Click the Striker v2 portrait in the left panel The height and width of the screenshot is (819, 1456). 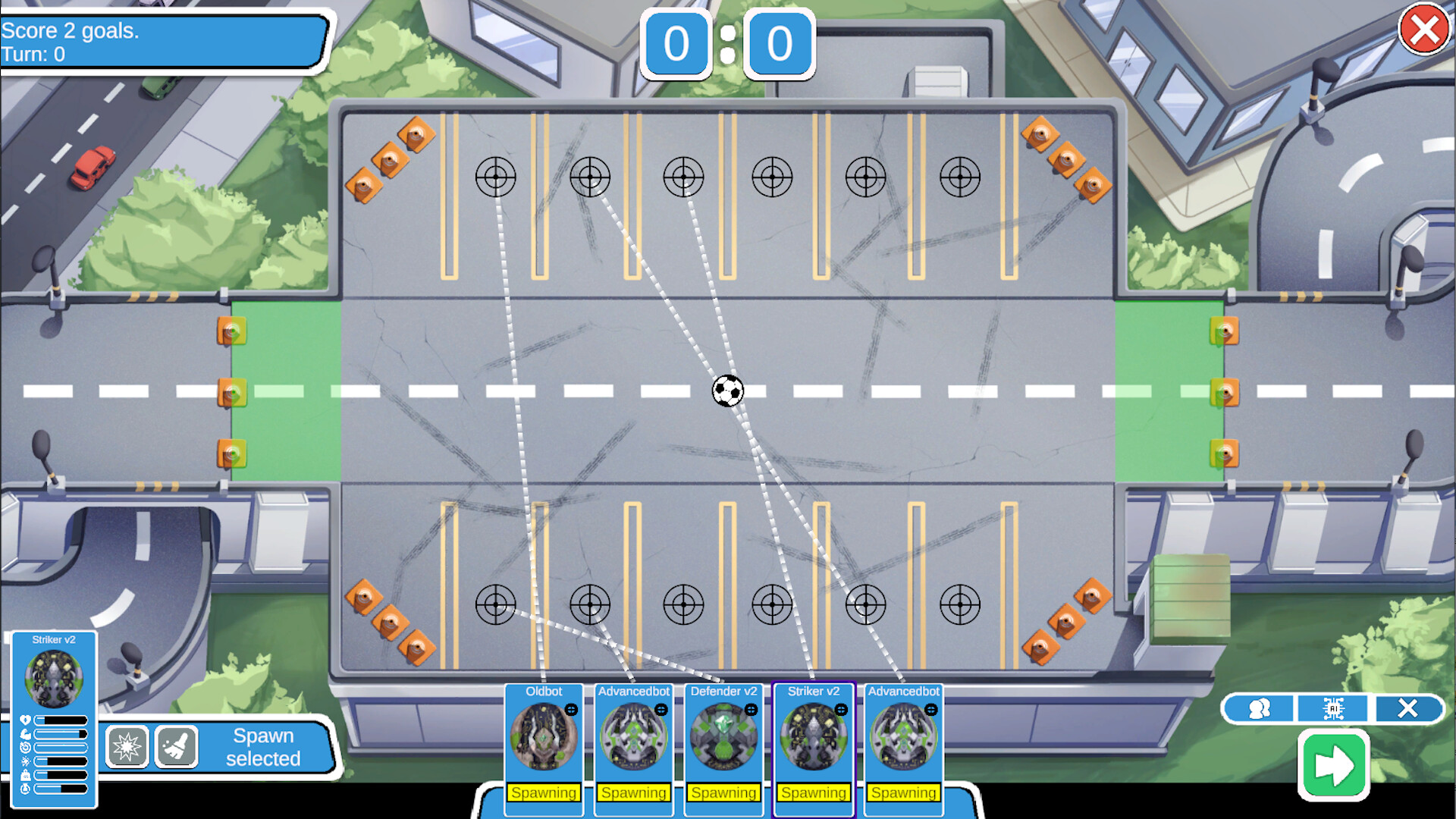coord(55,679)
